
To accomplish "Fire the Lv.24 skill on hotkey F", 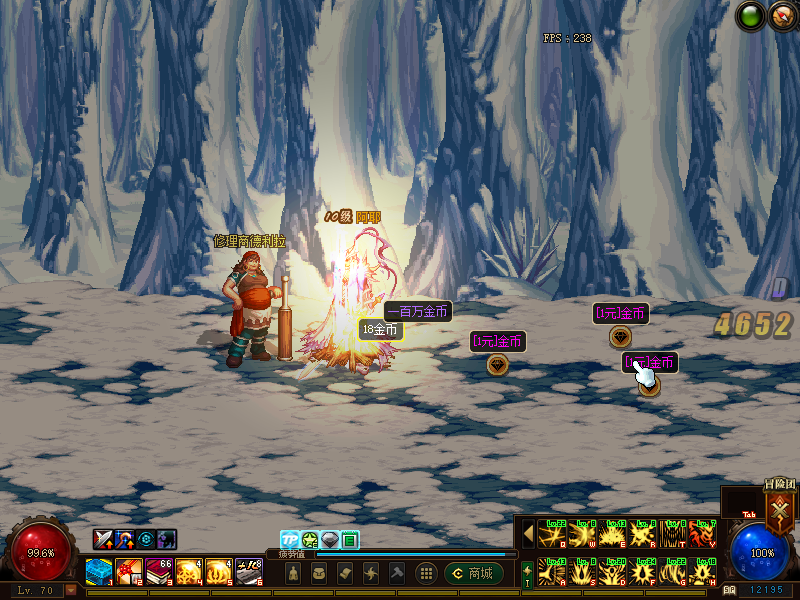I will pyautogui.click(x=642, y=572).
